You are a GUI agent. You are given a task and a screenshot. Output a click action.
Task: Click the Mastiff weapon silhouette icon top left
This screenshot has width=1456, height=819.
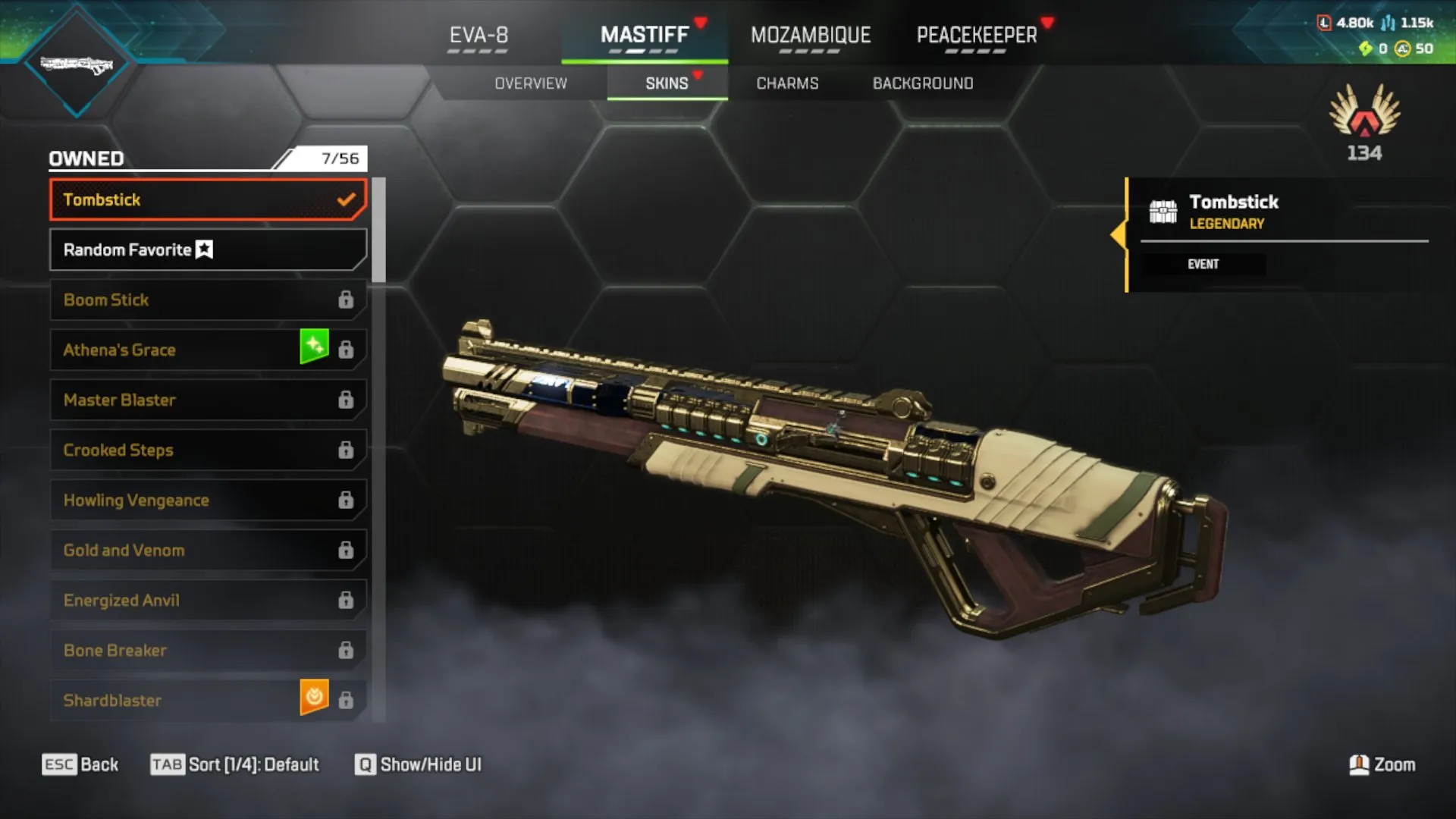76,64
